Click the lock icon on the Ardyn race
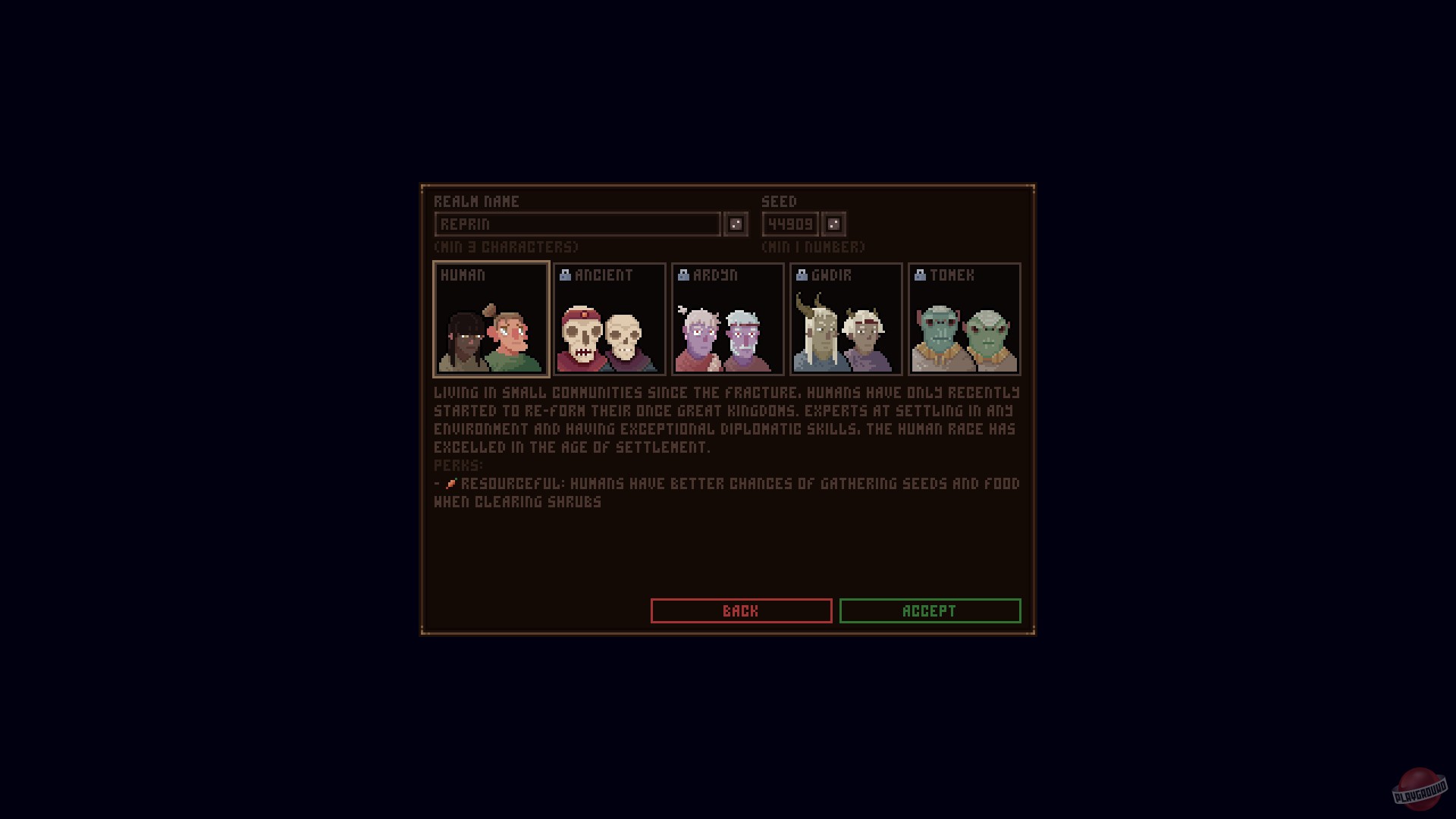The height and width of the screenshot is (819, 1456). [682, 275]
